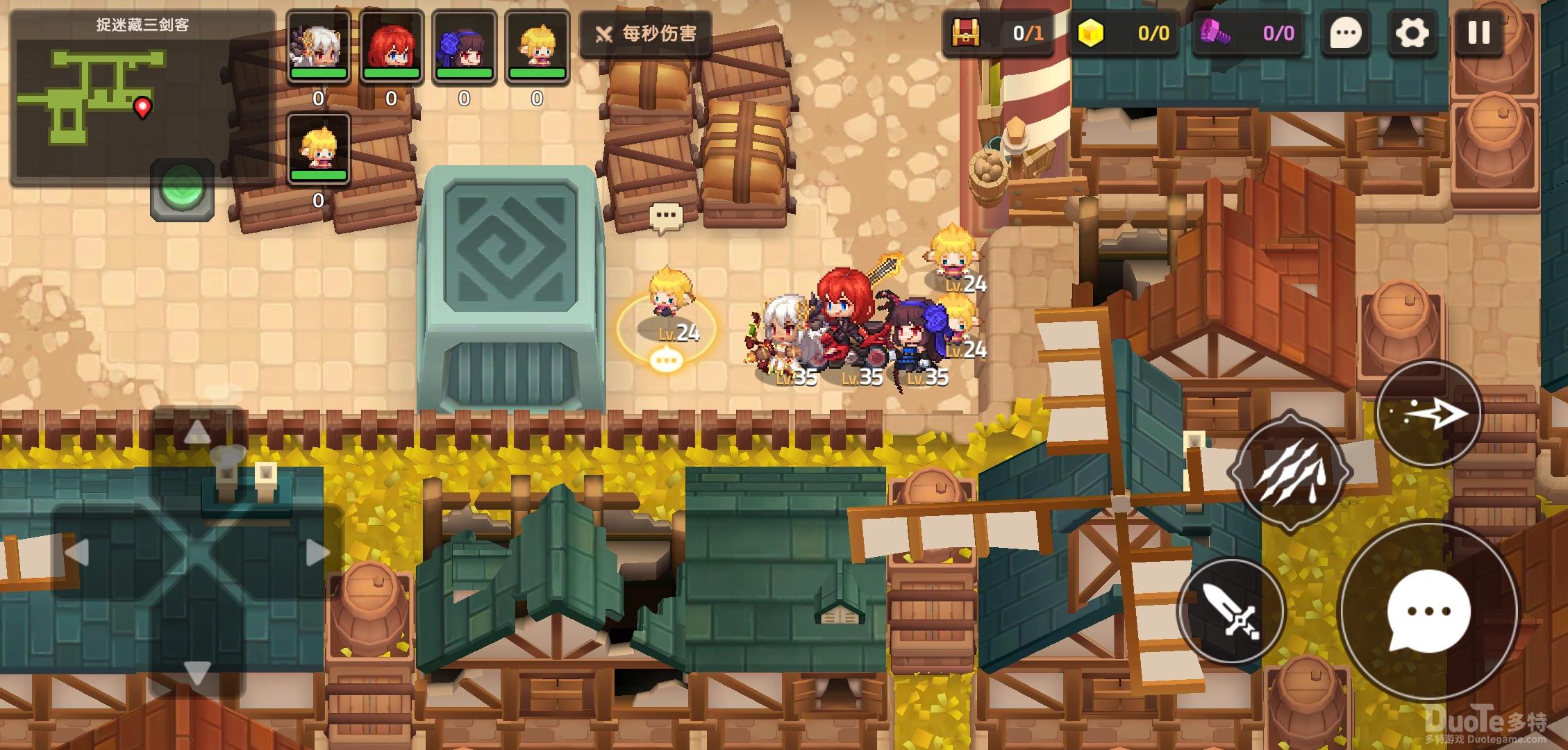Toggle the 每秒伤害 damage-per-second panel
The image size is (1568, 750).
click(x=646, y=33)
